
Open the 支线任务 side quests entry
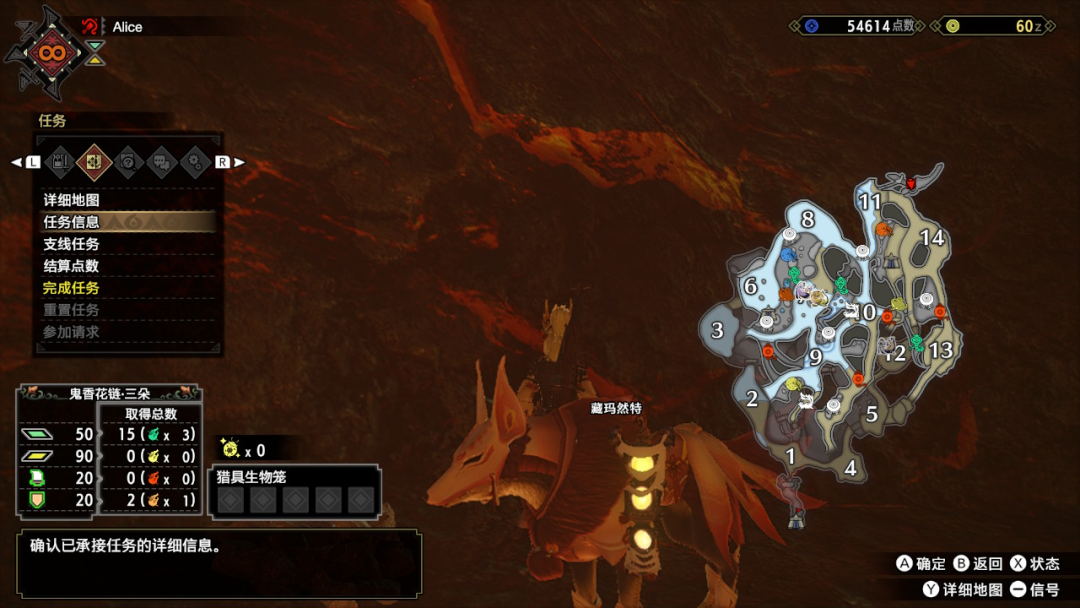point(71,244)
